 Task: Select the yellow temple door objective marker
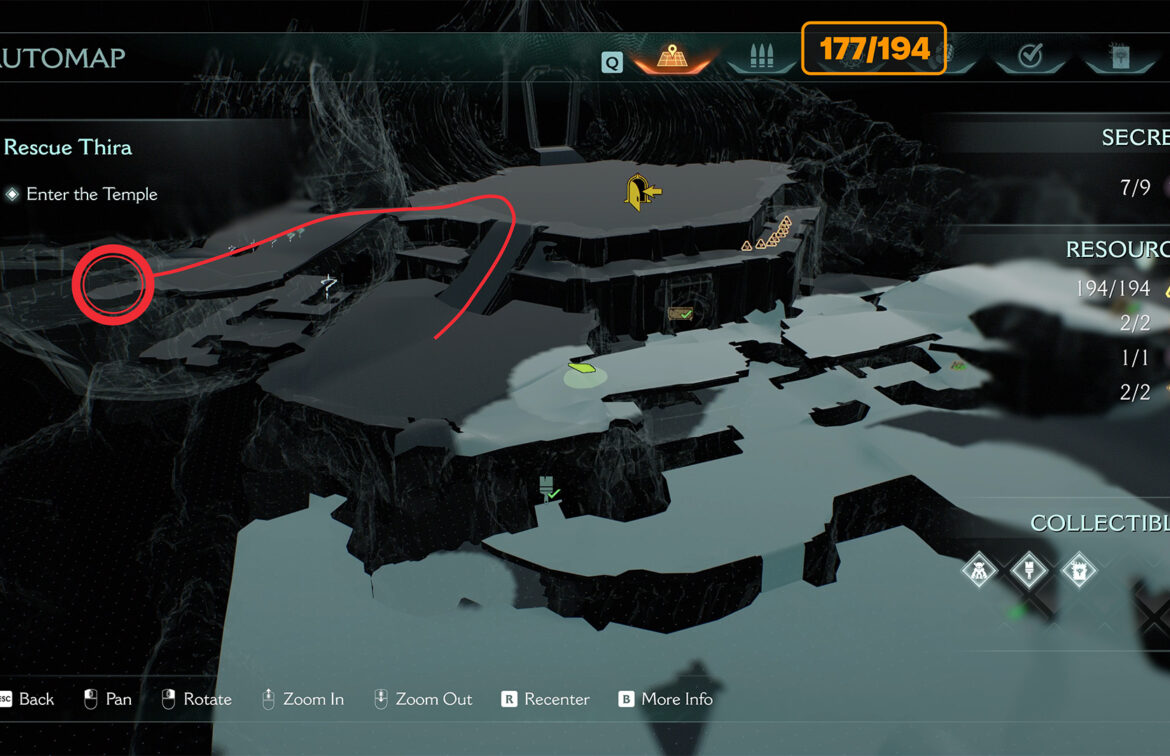click(640, 191)
